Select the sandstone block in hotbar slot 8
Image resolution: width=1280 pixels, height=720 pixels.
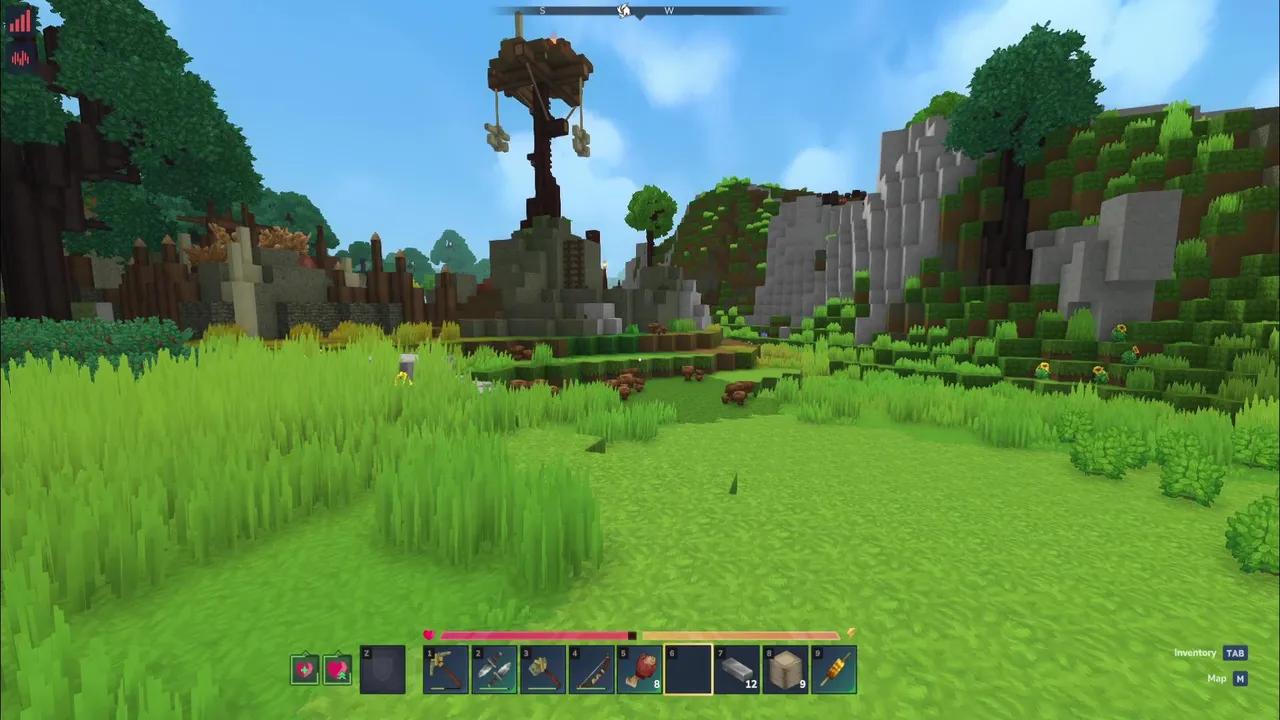point(786,668)
